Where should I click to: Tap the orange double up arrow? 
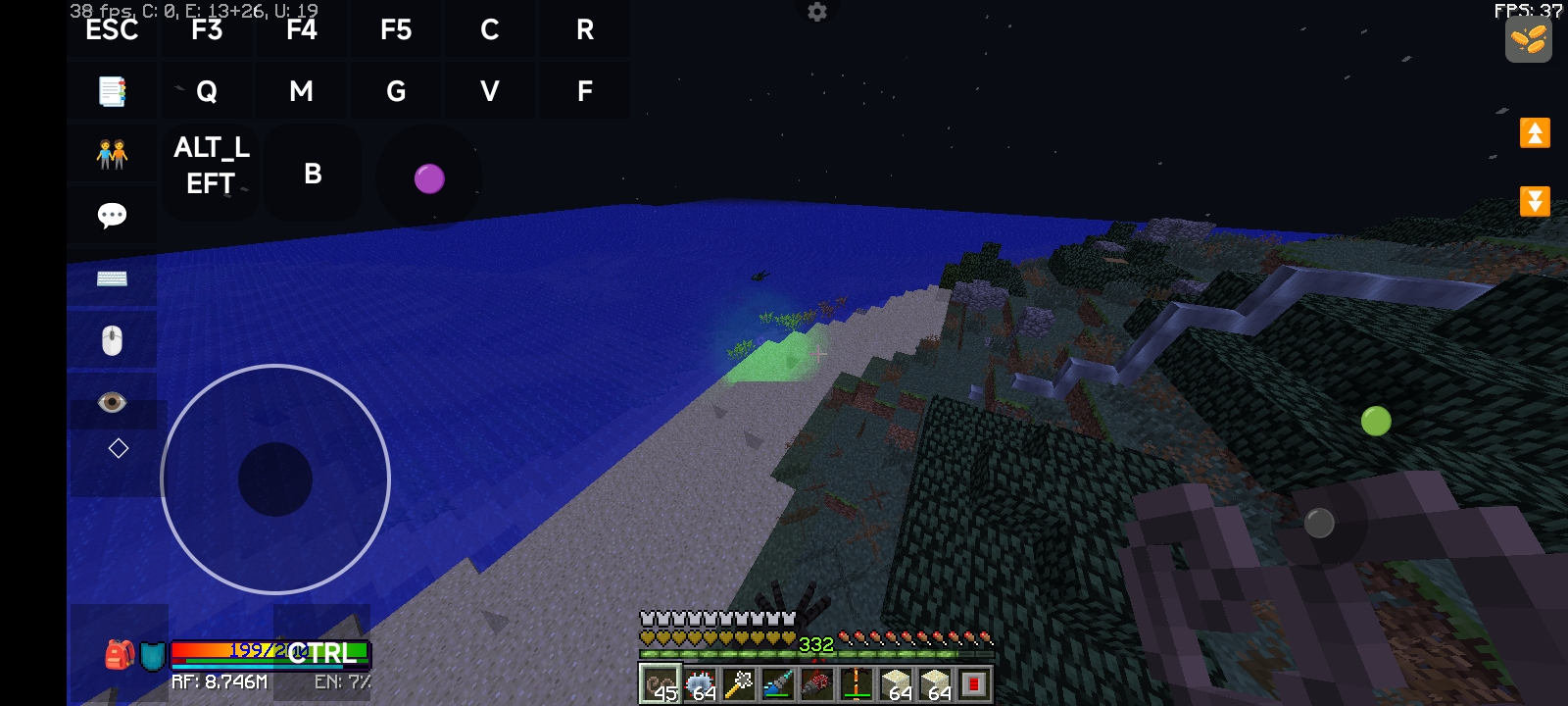pos(1535,132)
